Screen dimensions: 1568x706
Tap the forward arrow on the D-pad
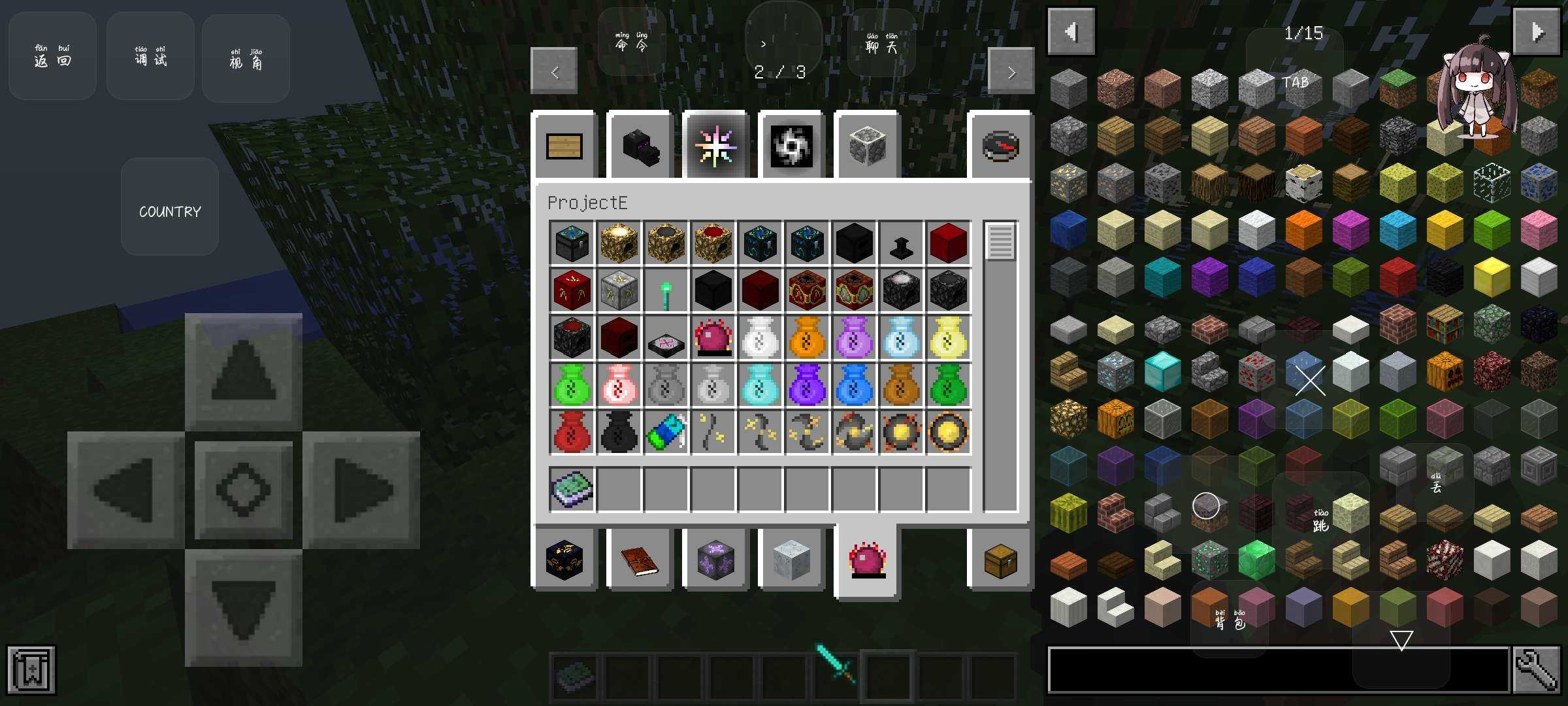[x=243, y=371]
